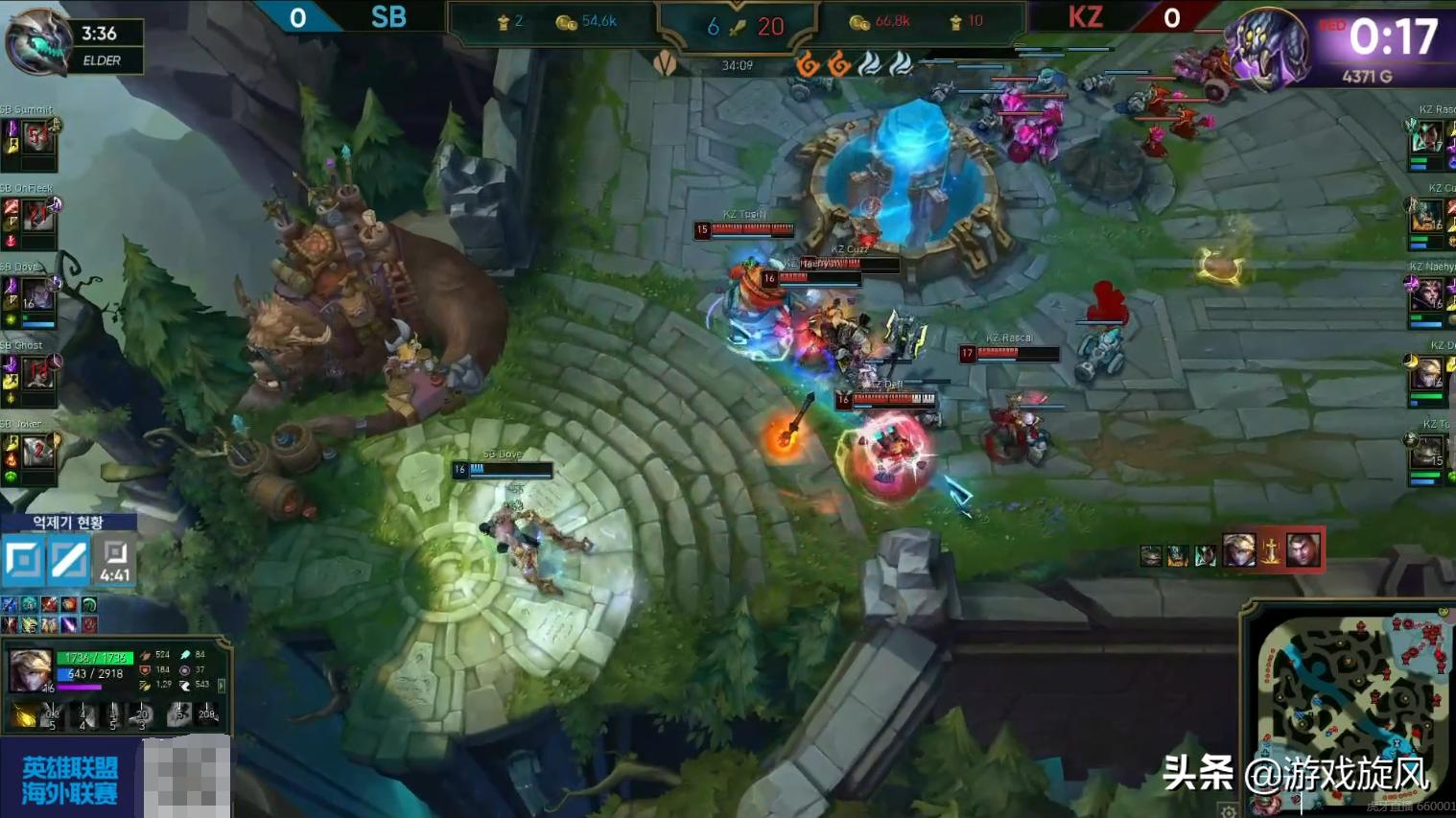The image size is (1456, 818).
Task: Click the inhibitor respawn timer showing 4:41
Action: click(x=115, y=561)
